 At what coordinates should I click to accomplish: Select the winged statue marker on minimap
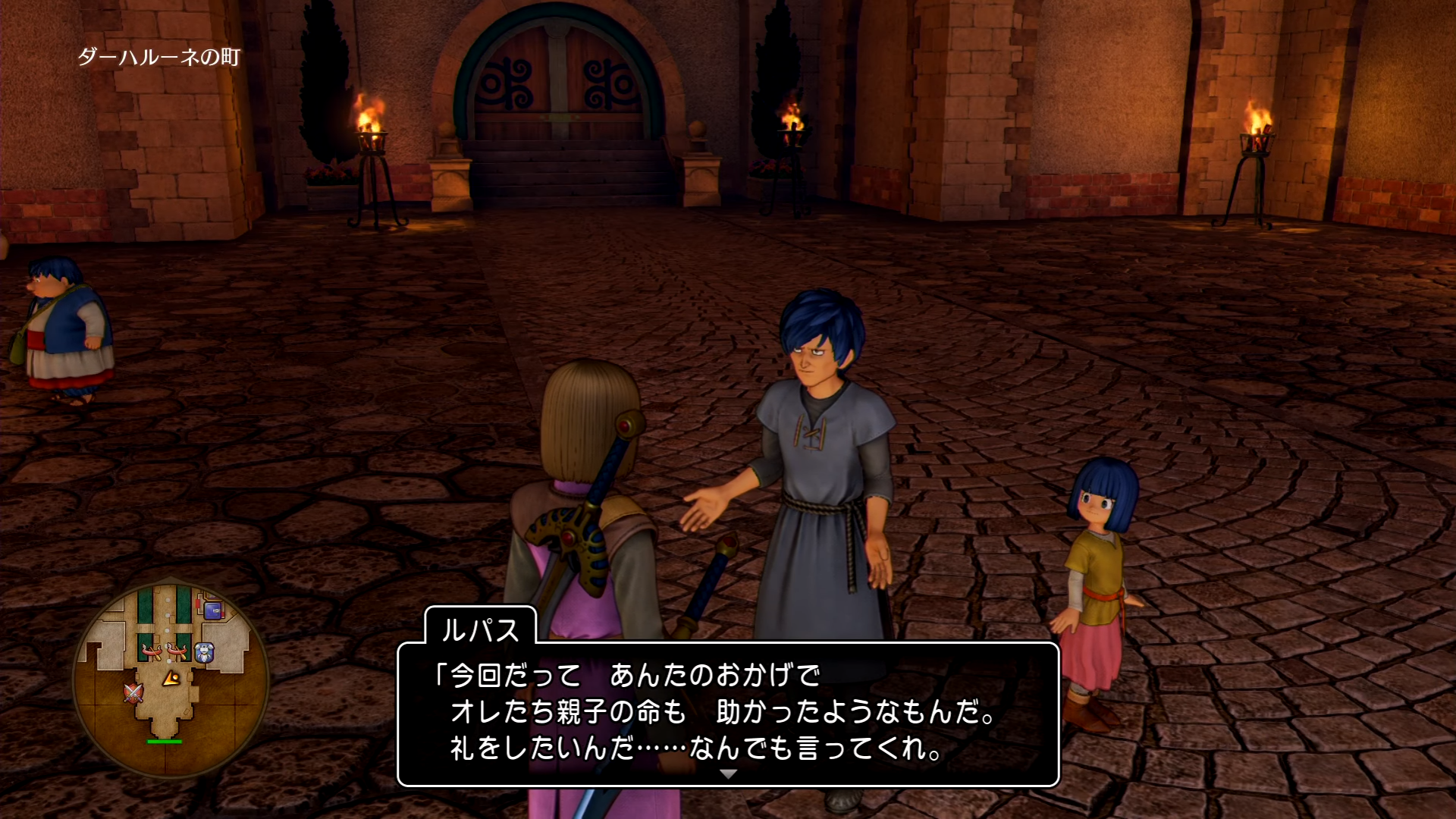tap(204, 652)
